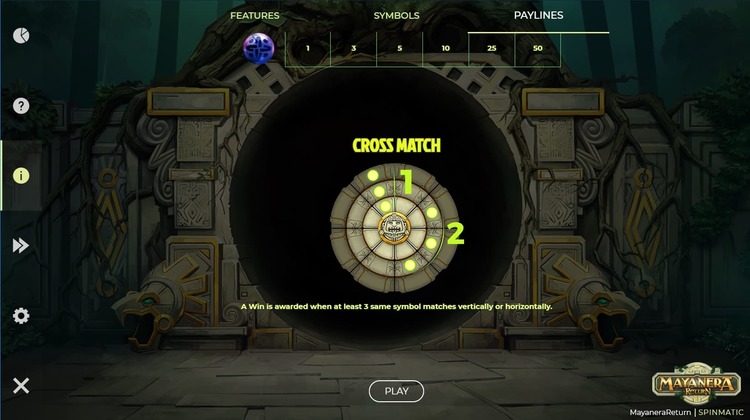Click the Play button
This screenshot has height=420, width=750.
tap(396, 391)
